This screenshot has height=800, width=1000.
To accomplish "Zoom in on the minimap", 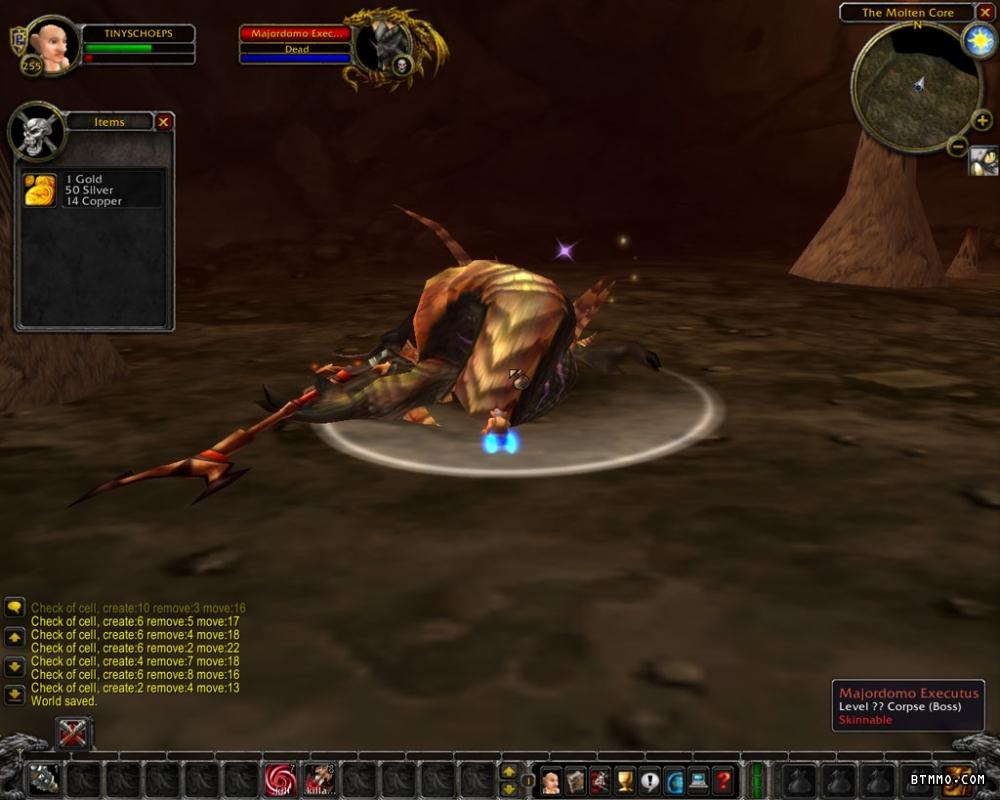I will click(x=982, y=121).
